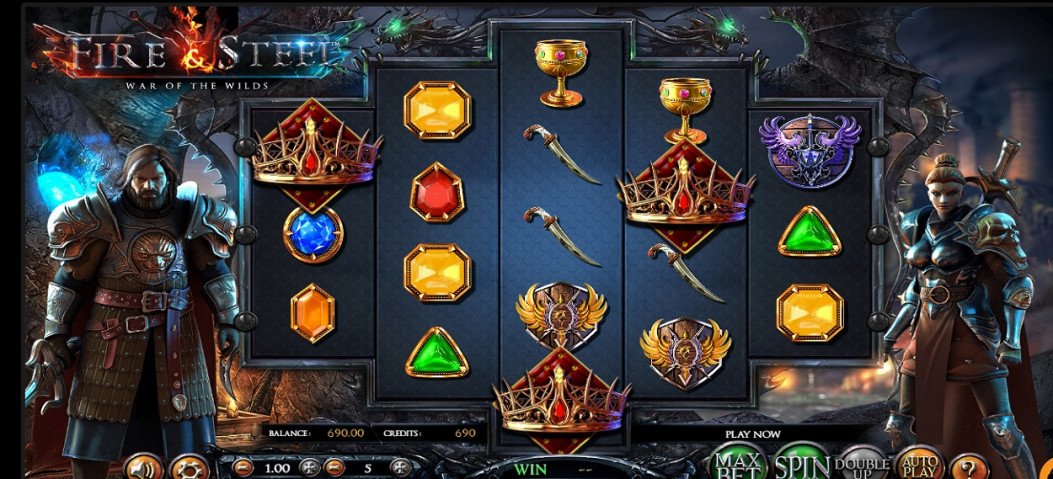Viewport: 1053px width, 479px height.
Task: Increase the 1.00 coin value
Action: tap(310, 467)
